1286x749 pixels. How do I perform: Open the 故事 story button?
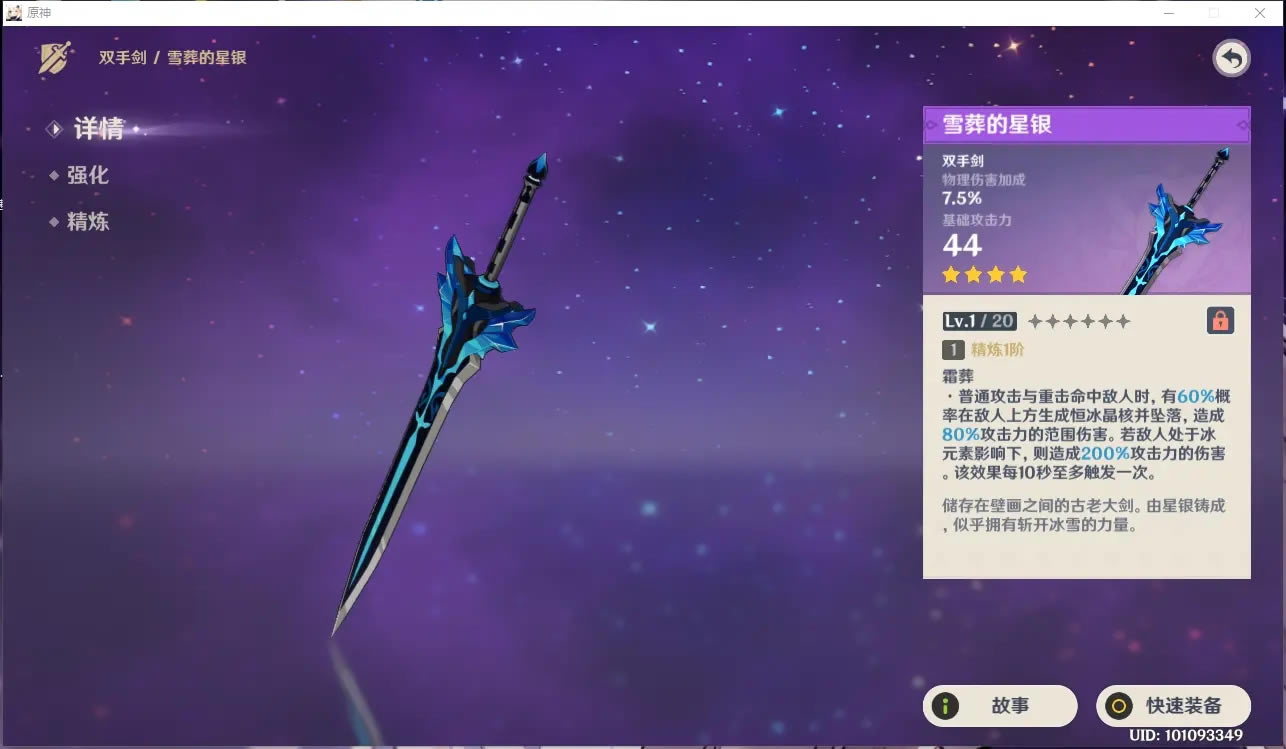tap(999, 705)
